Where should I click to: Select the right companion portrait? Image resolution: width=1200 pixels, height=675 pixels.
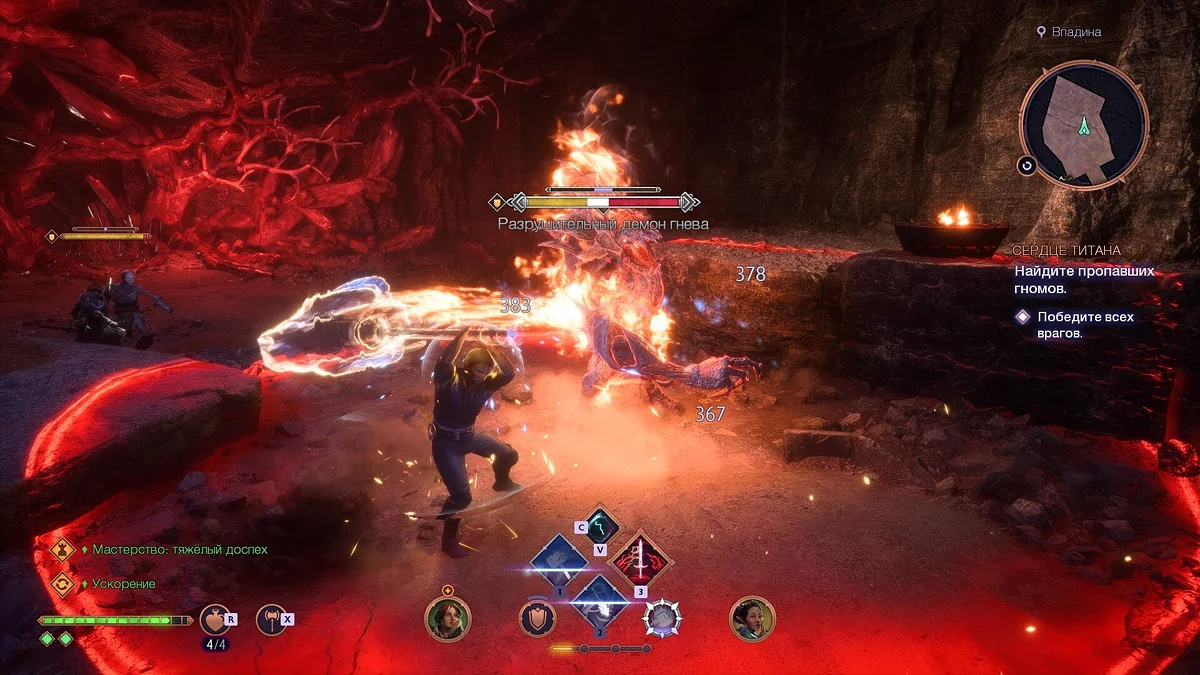coord(752,619)
